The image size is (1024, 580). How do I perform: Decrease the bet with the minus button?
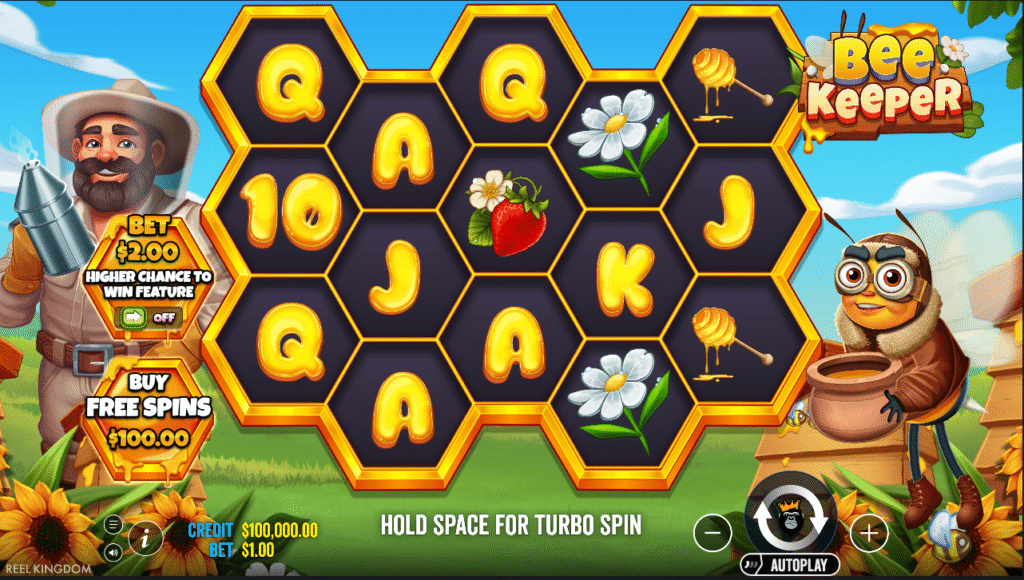point(712,534)
